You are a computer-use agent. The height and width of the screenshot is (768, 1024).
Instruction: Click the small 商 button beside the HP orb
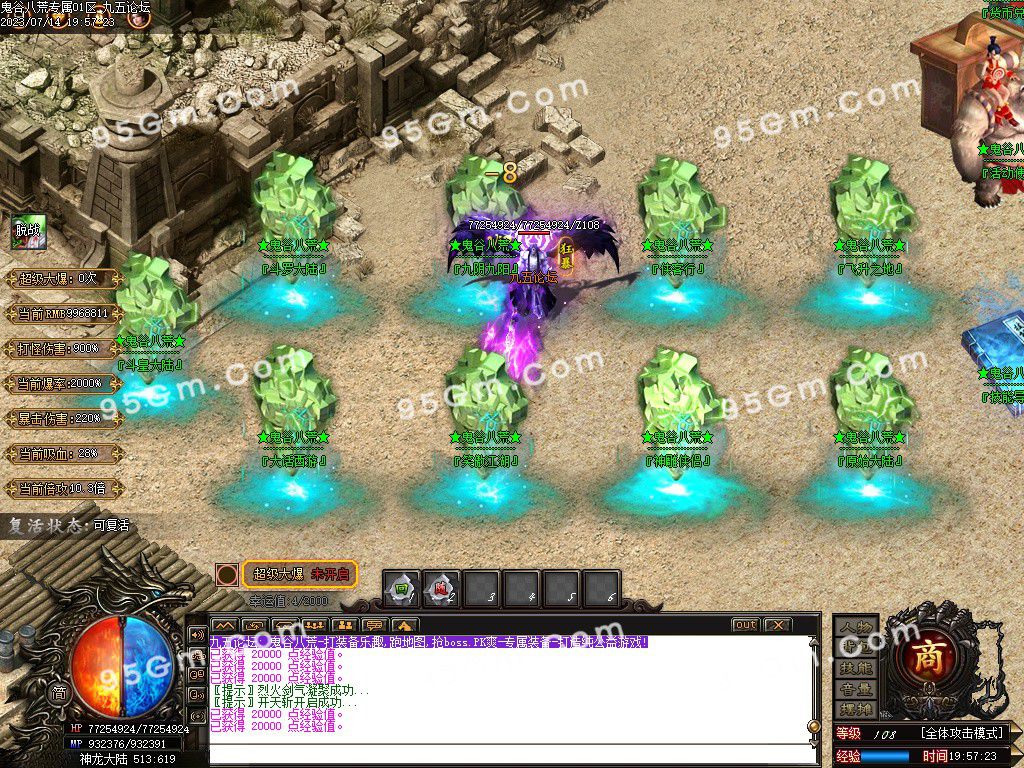59,693
